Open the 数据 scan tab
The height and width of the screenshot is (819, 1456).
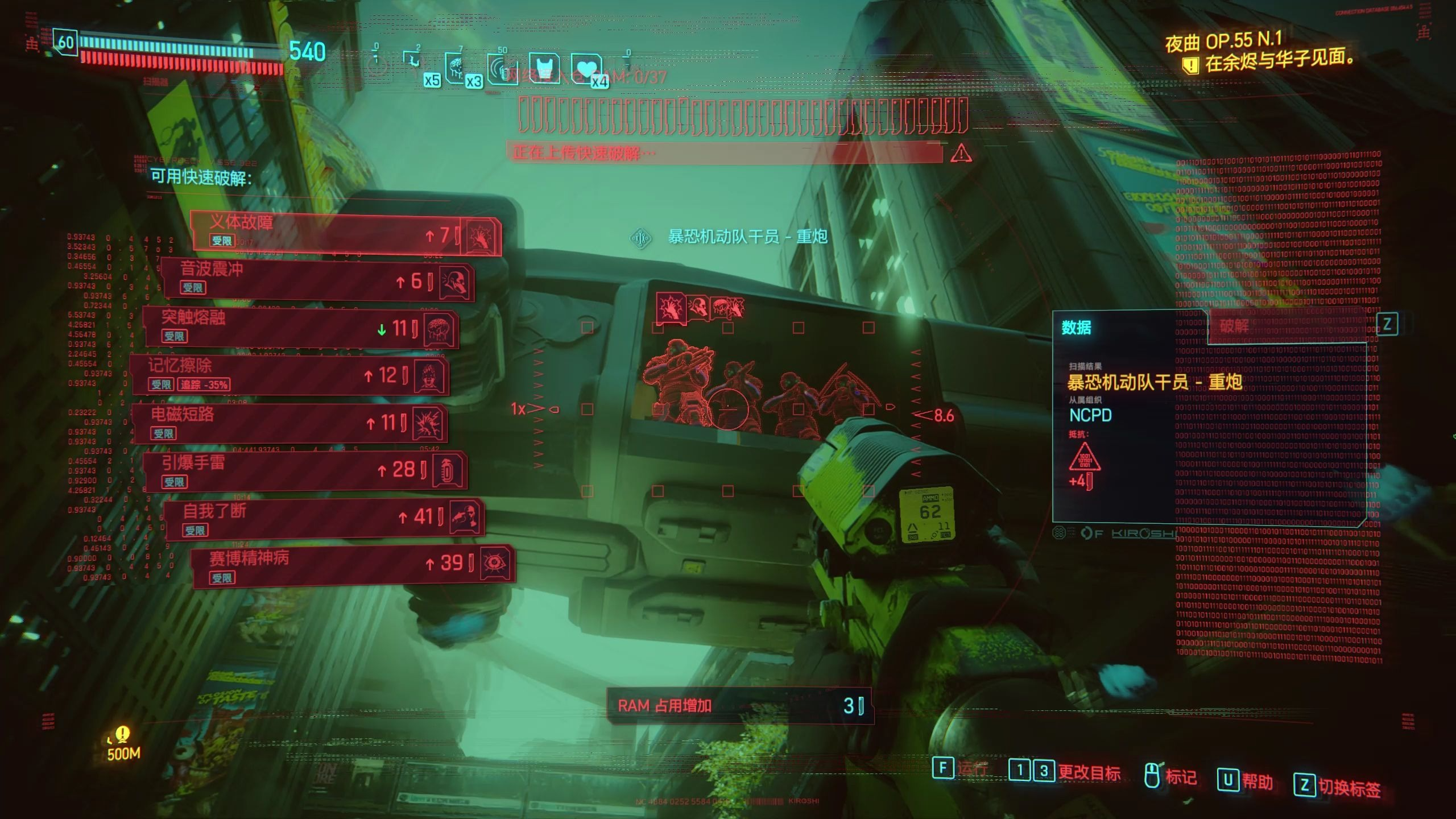[1077, 328]
